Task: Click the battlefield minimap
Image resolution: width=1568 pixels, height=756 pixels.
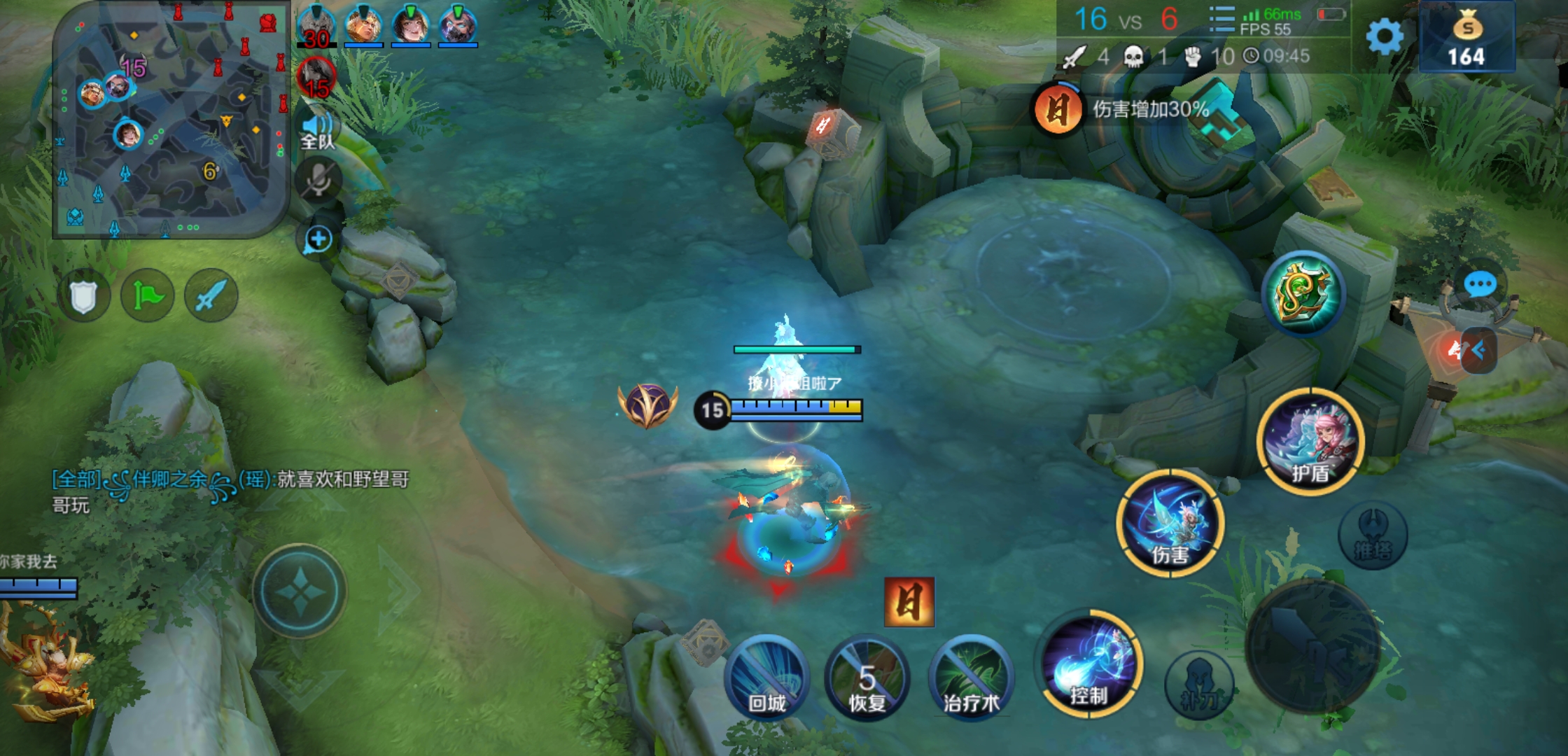Action: [171, 119]
